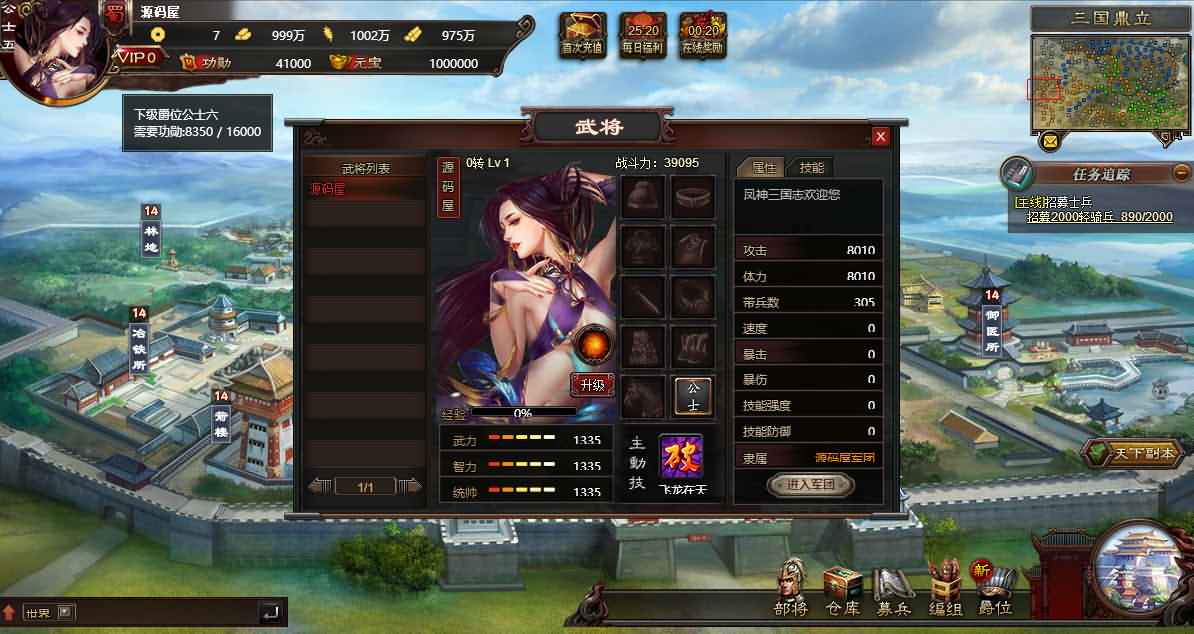Follow the 招募2000轻骑兵 quest link
The image size is (1194, 634).
click(x=1099, y=217)
